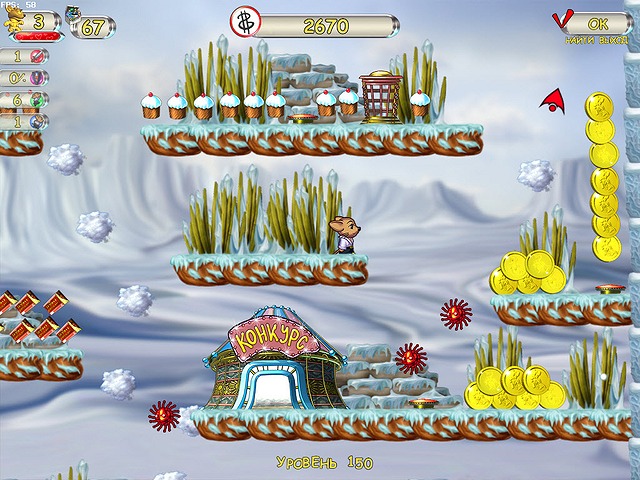This screenshot has height=480, width=640.
Task: Select the red item icon showing count 1
Action: coord(38,56)
